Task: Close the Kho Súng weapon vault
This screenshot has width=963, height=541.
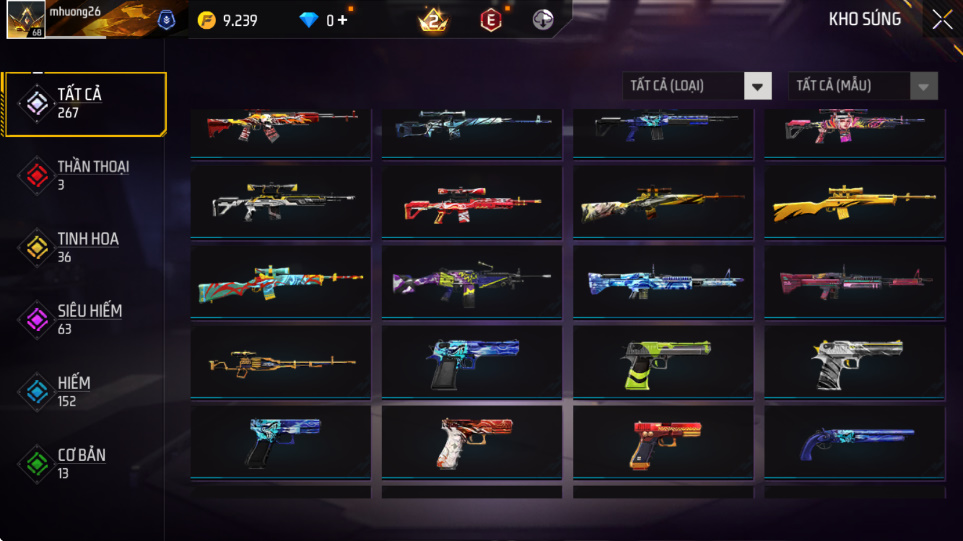Action: click(x=942, y=20)
